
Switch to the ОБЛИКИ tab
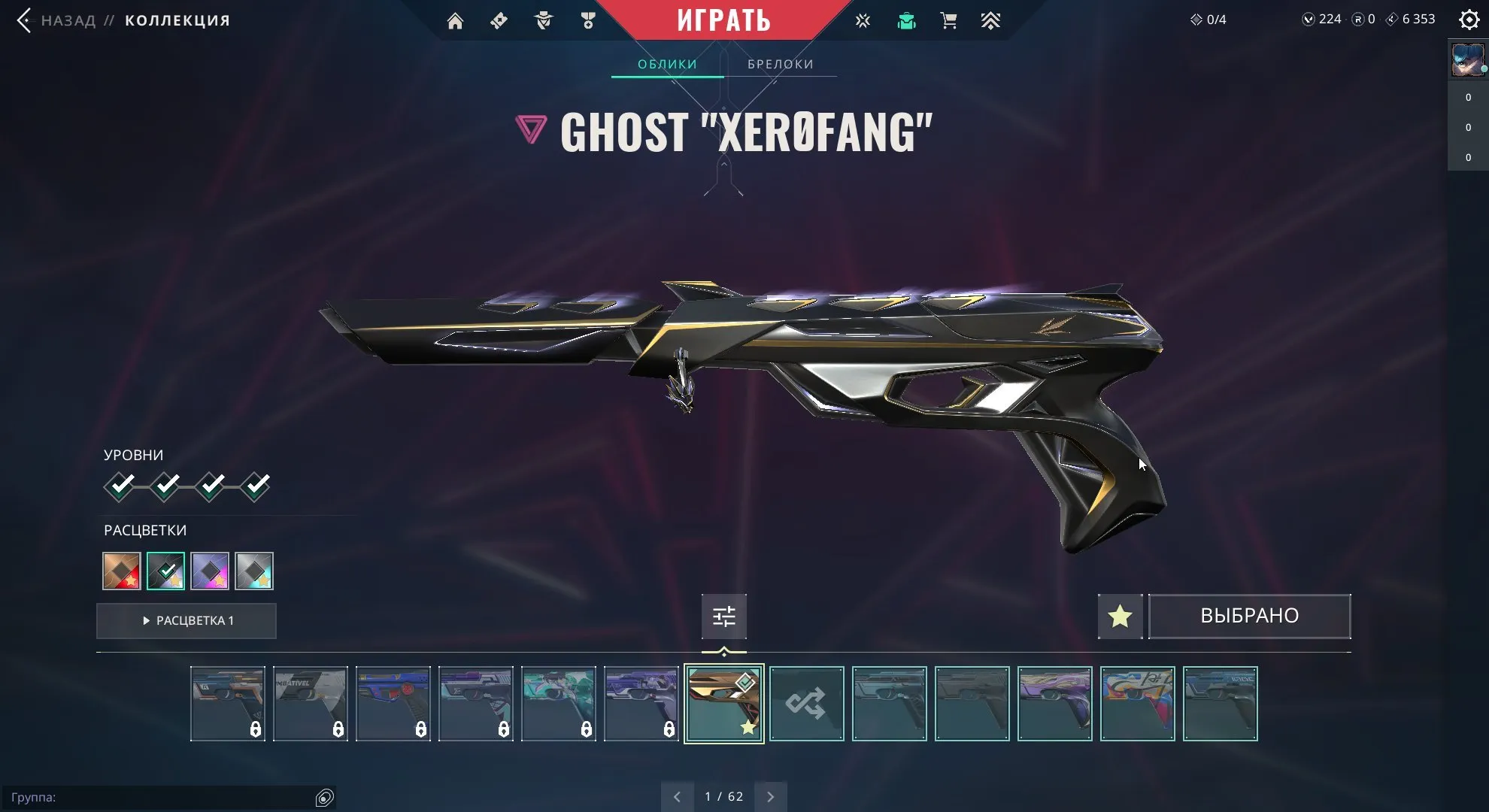(x=666, y=64)
